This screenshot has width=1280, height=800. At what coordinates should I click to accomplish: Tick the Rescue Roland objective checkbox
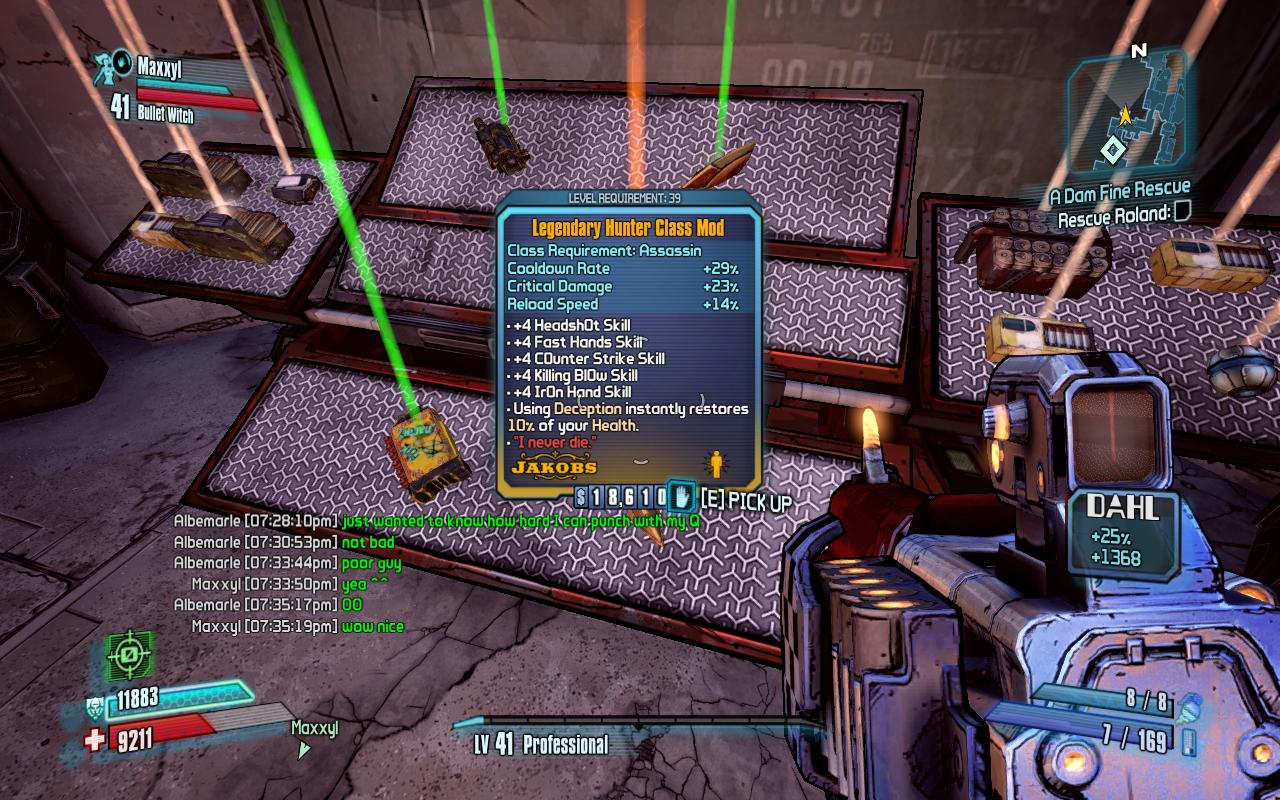pyautogui.click(x=1182, y=211)
